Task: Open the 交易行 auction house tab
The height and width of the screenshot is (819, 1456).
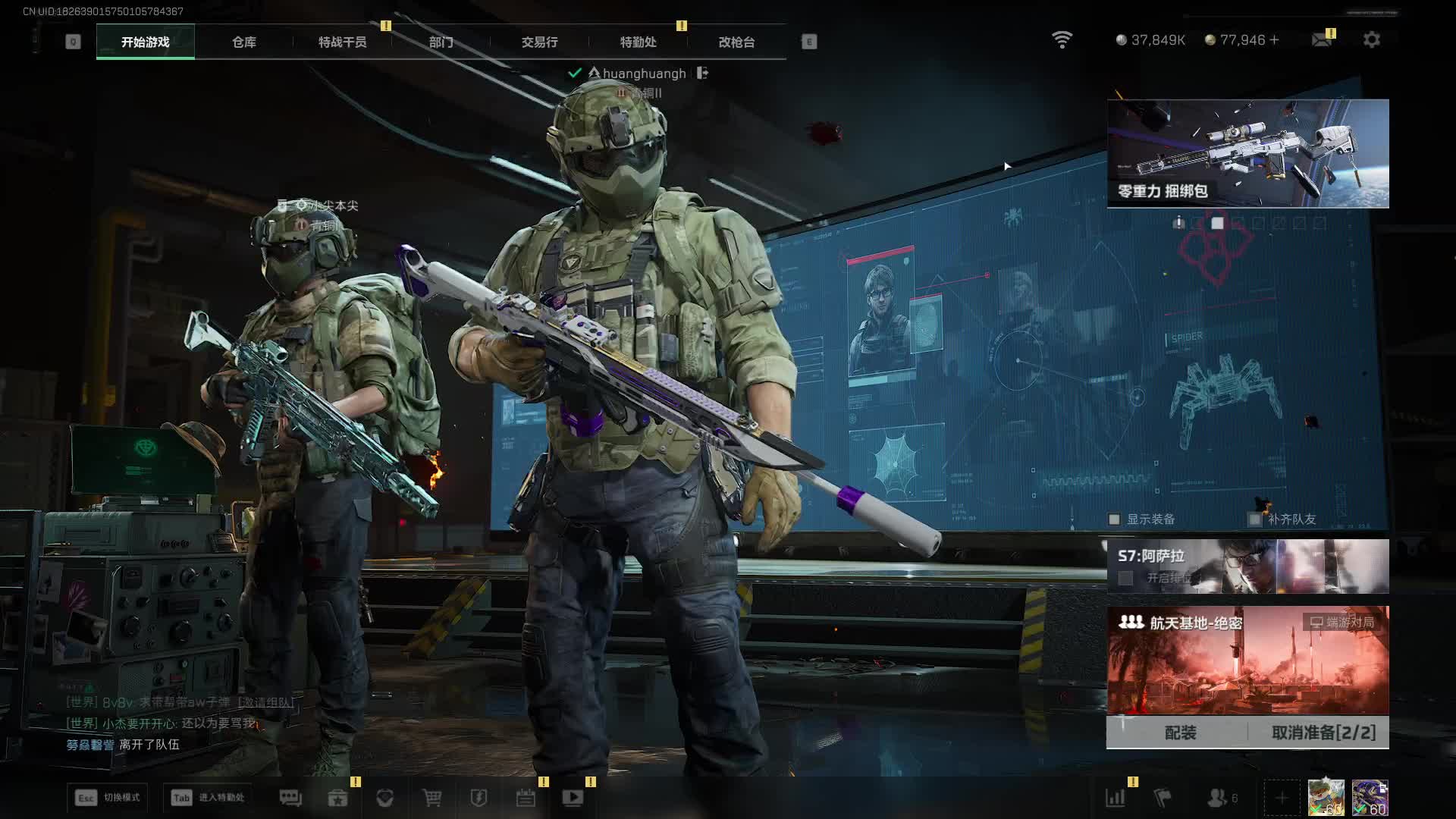Action: (539, 42)
